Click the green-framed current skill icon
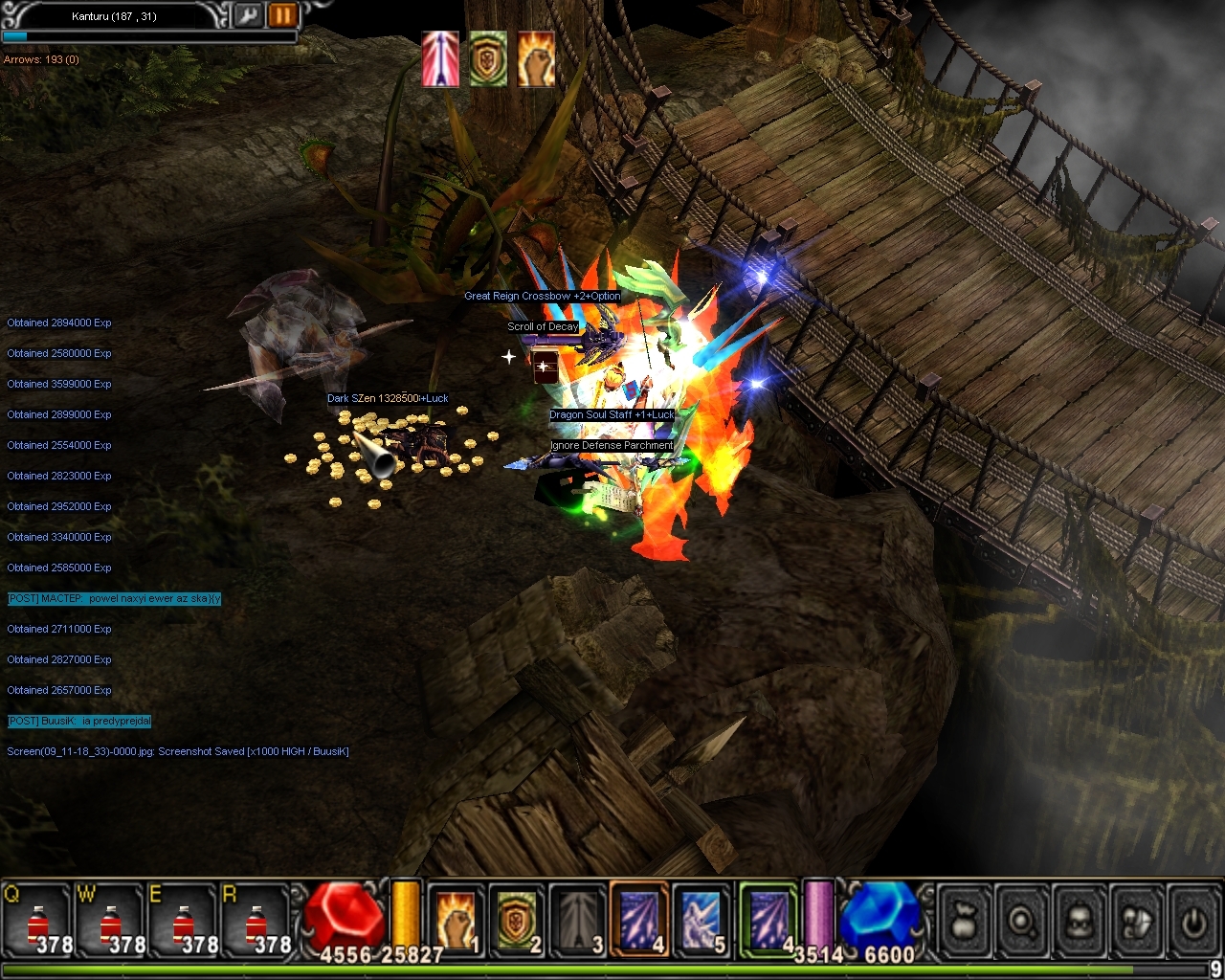 click(768, 919)
